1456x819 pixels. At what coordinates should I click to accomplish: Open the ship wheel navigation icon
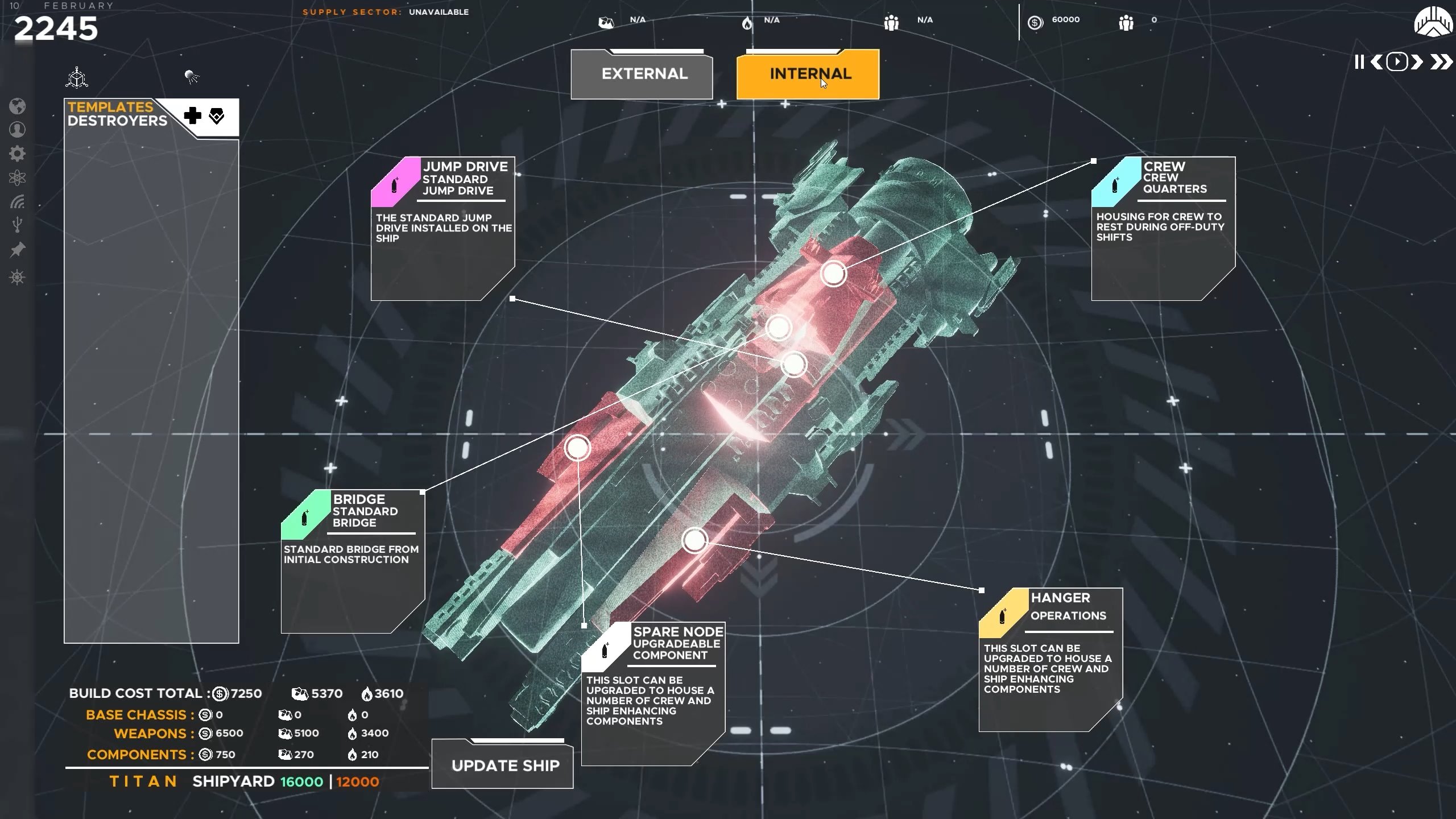pos(18,278)
